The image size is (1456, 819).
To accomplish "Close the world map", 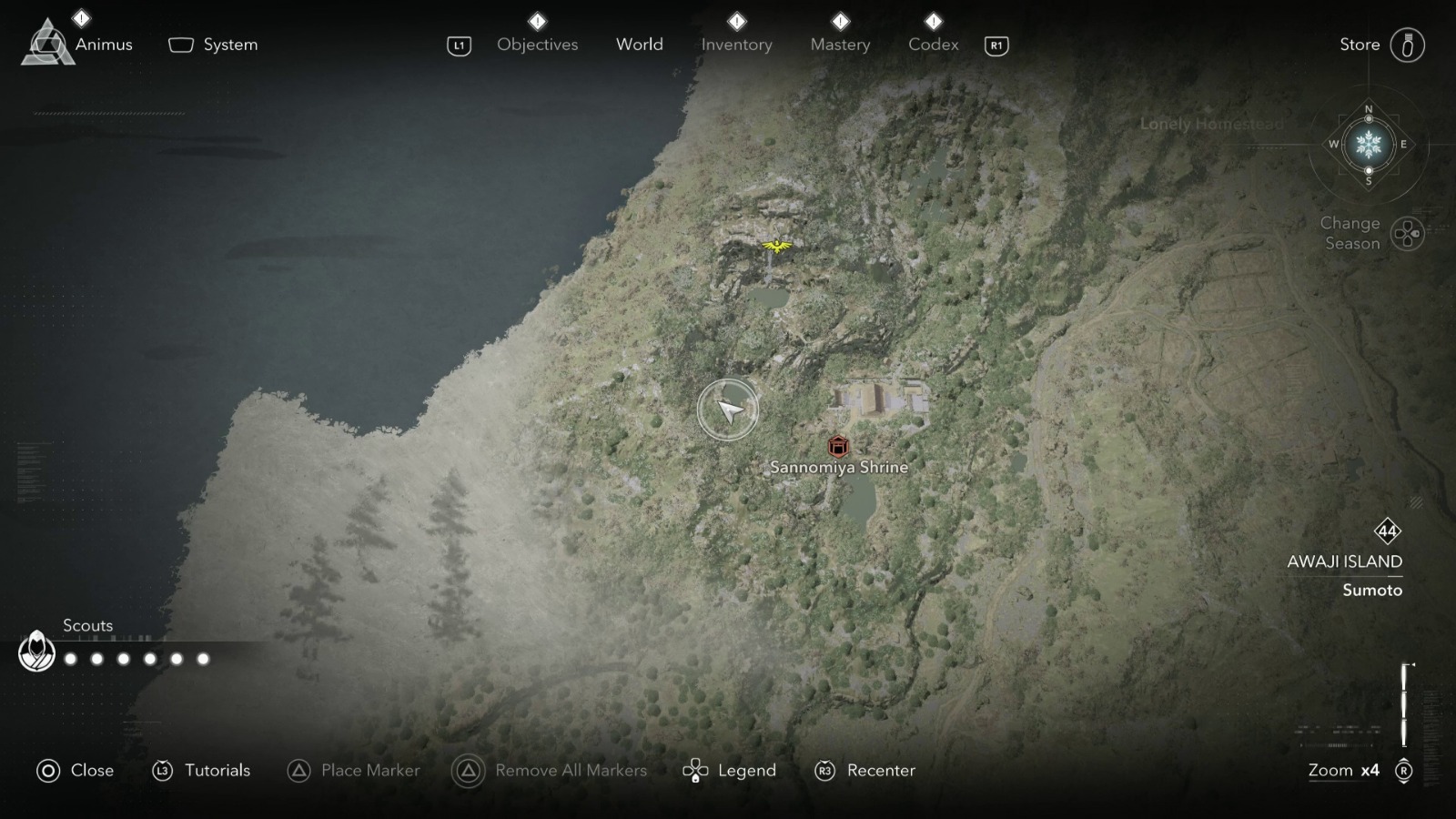I will tap(89, 770).
